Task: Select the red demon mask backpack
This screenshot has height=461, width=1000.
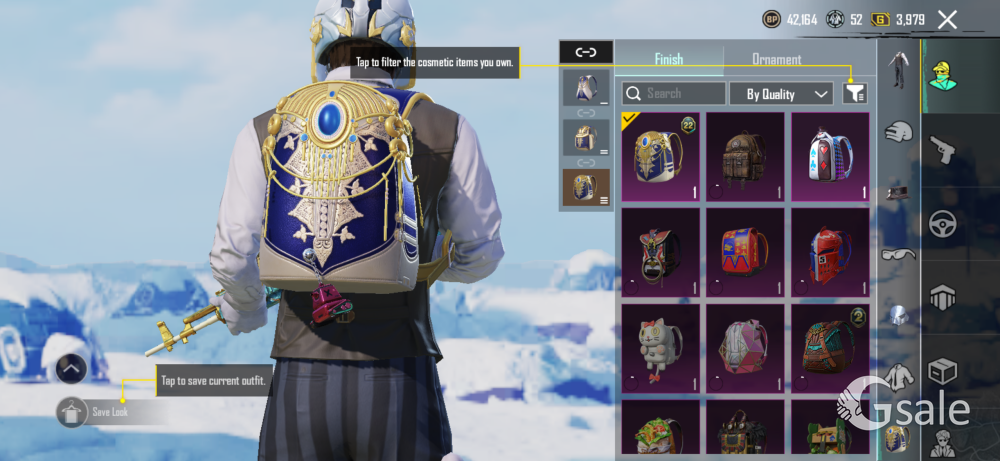Action: (659, 252)
